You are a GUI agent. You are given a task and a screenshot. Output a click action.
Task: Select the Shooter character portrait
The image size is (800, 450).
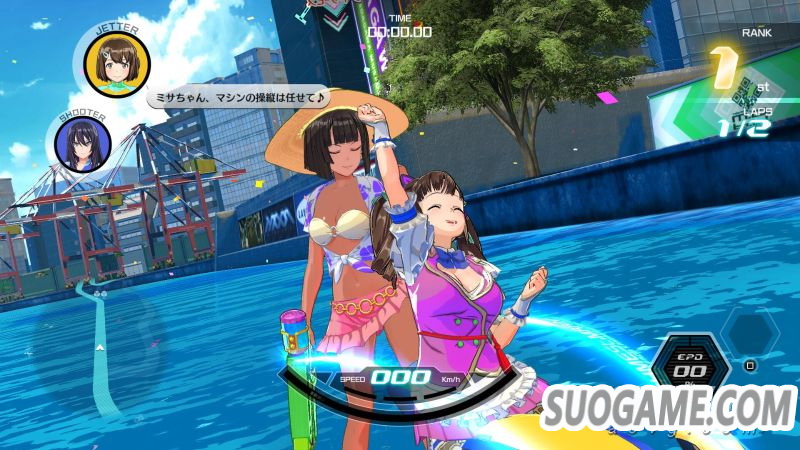coord(84,145)
